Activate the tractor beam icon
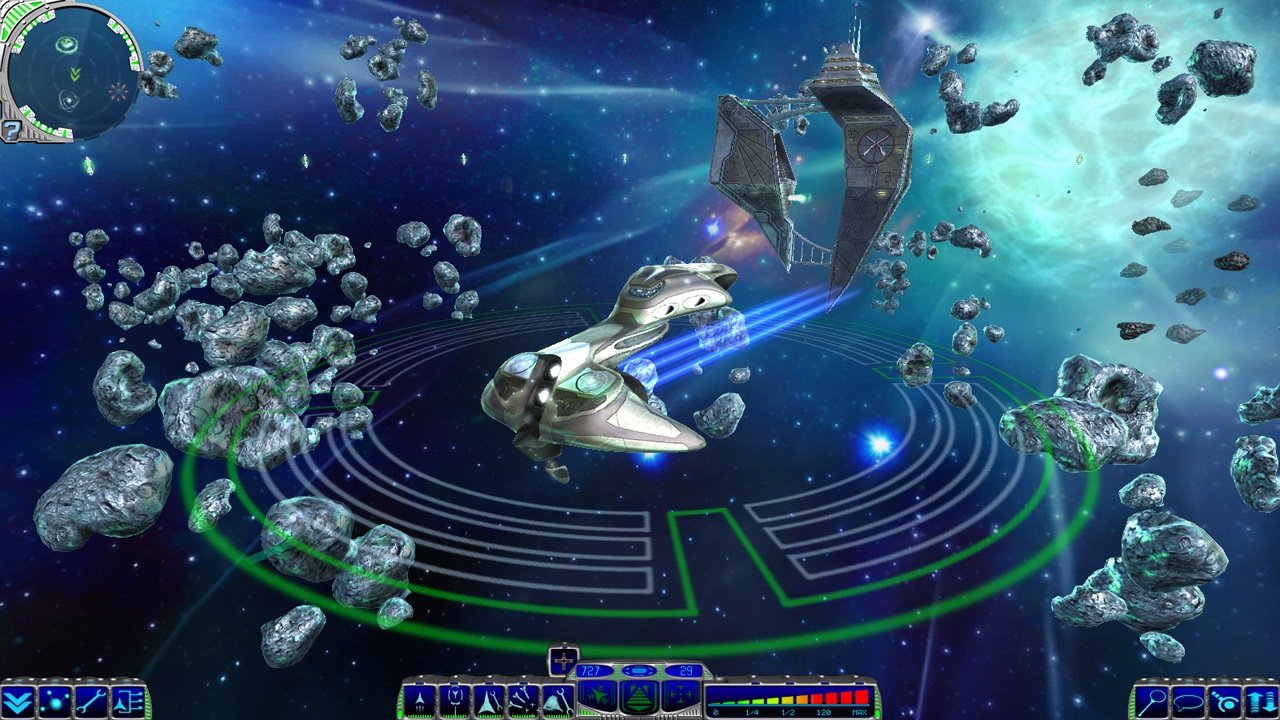Image resolution: width=1280 pixels, height=720 pixels. [1226, 700]
